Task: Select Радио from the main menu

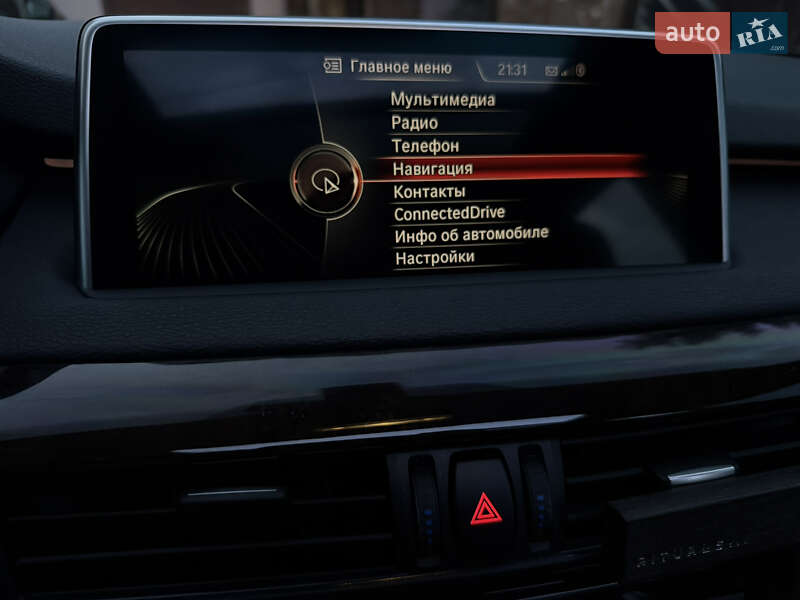Action: point(415,123)
